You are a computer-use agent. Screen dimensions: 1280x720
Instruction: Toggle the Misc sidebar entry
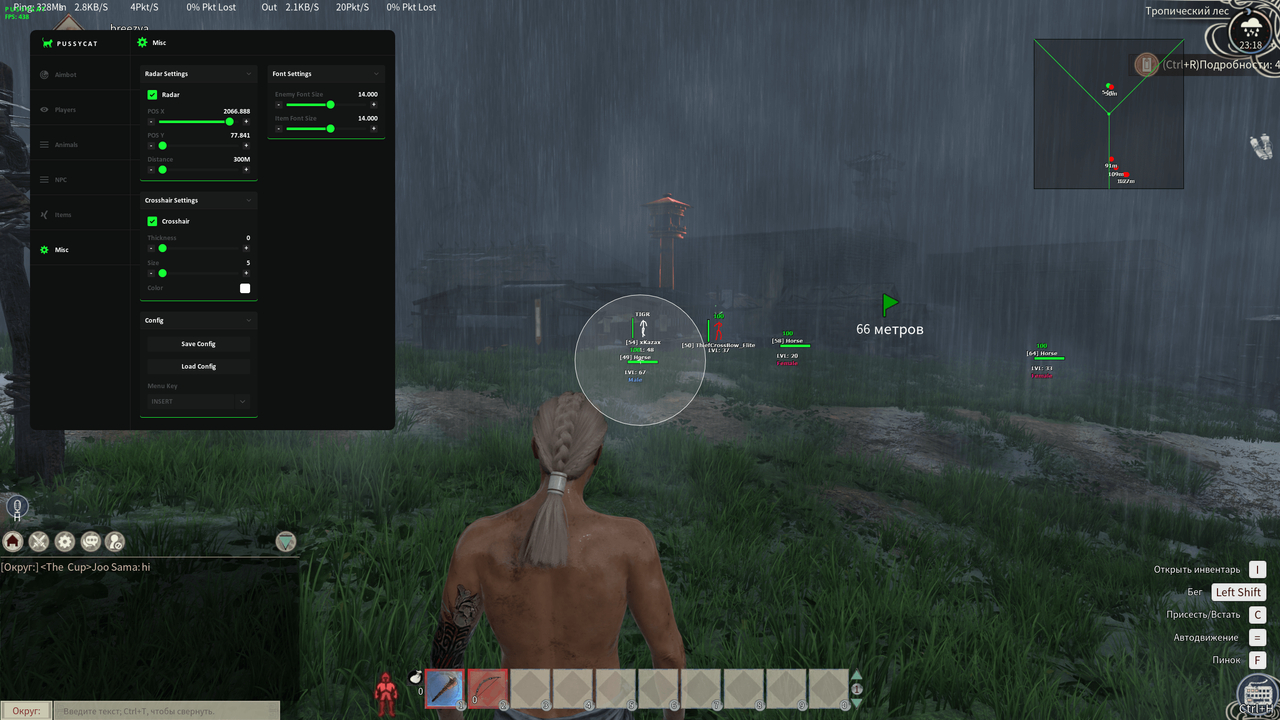62,249
